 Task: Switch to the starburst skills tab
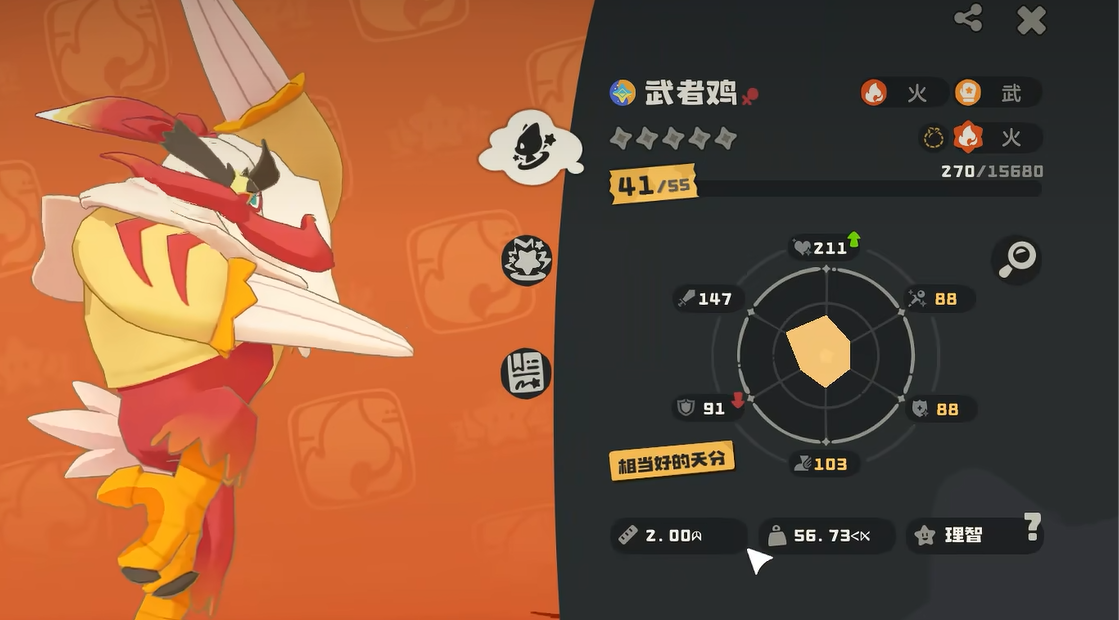coord(526,262)
